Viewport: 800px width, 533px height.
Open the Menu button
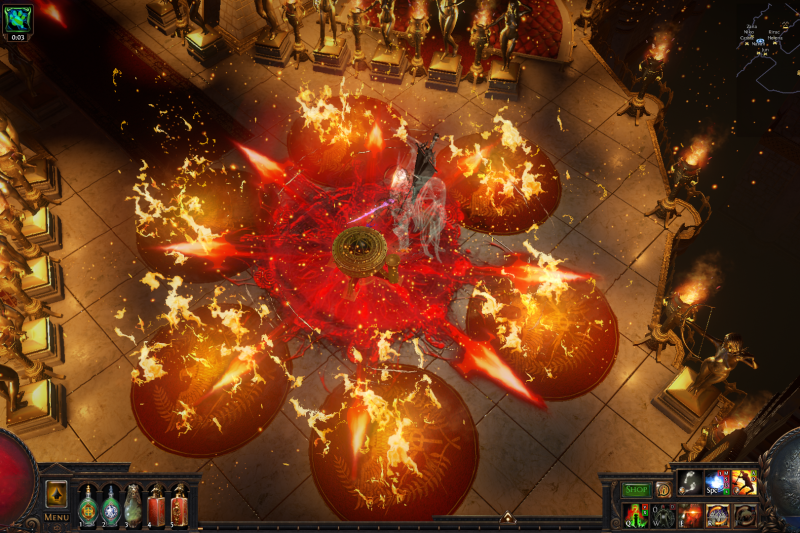(56, 517)
